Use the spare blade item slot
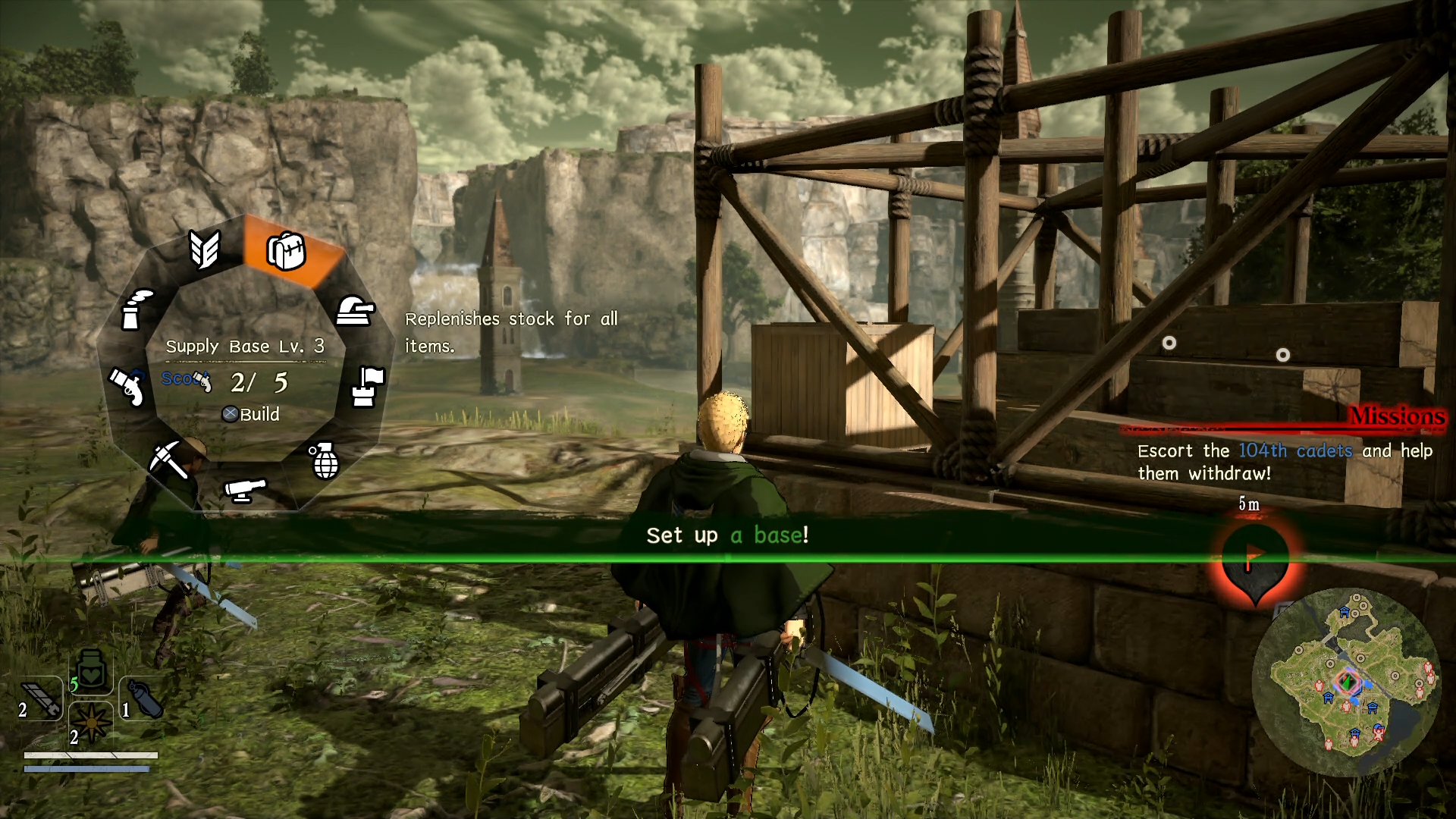The image size is (1456, 819). click(41, 698)
